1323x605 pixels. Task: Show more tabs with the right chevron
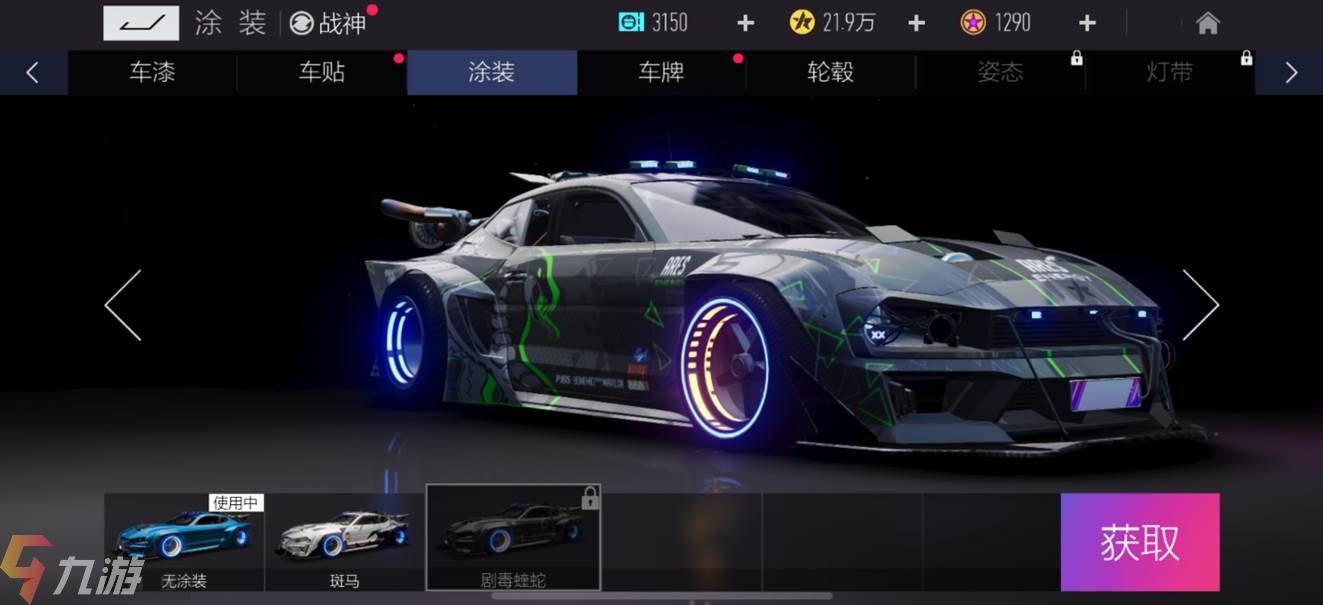[1290, 72]
